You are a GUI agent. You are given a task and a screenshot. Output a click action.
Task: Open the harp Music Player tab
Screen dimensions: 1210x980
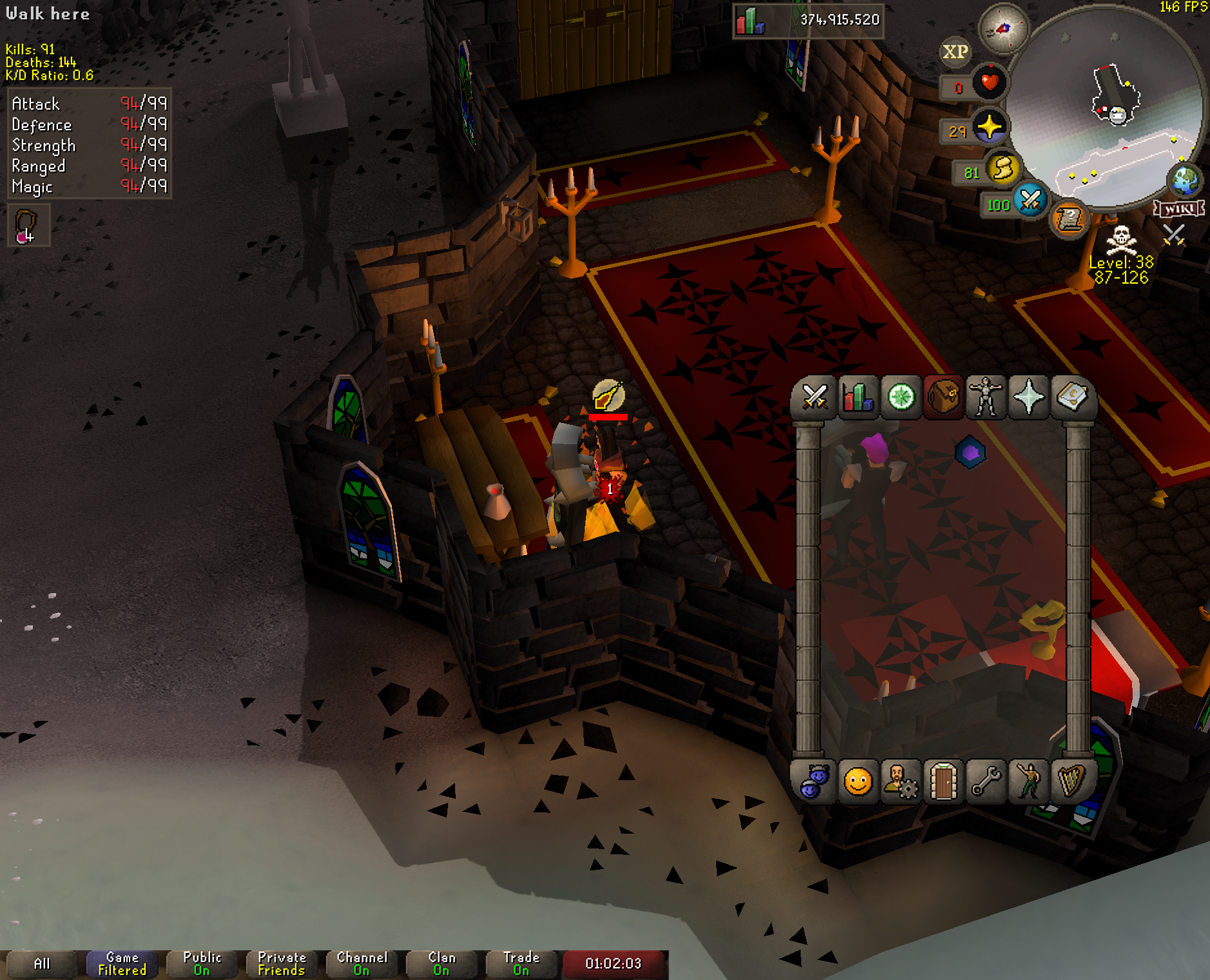(x=1071, y=782)
